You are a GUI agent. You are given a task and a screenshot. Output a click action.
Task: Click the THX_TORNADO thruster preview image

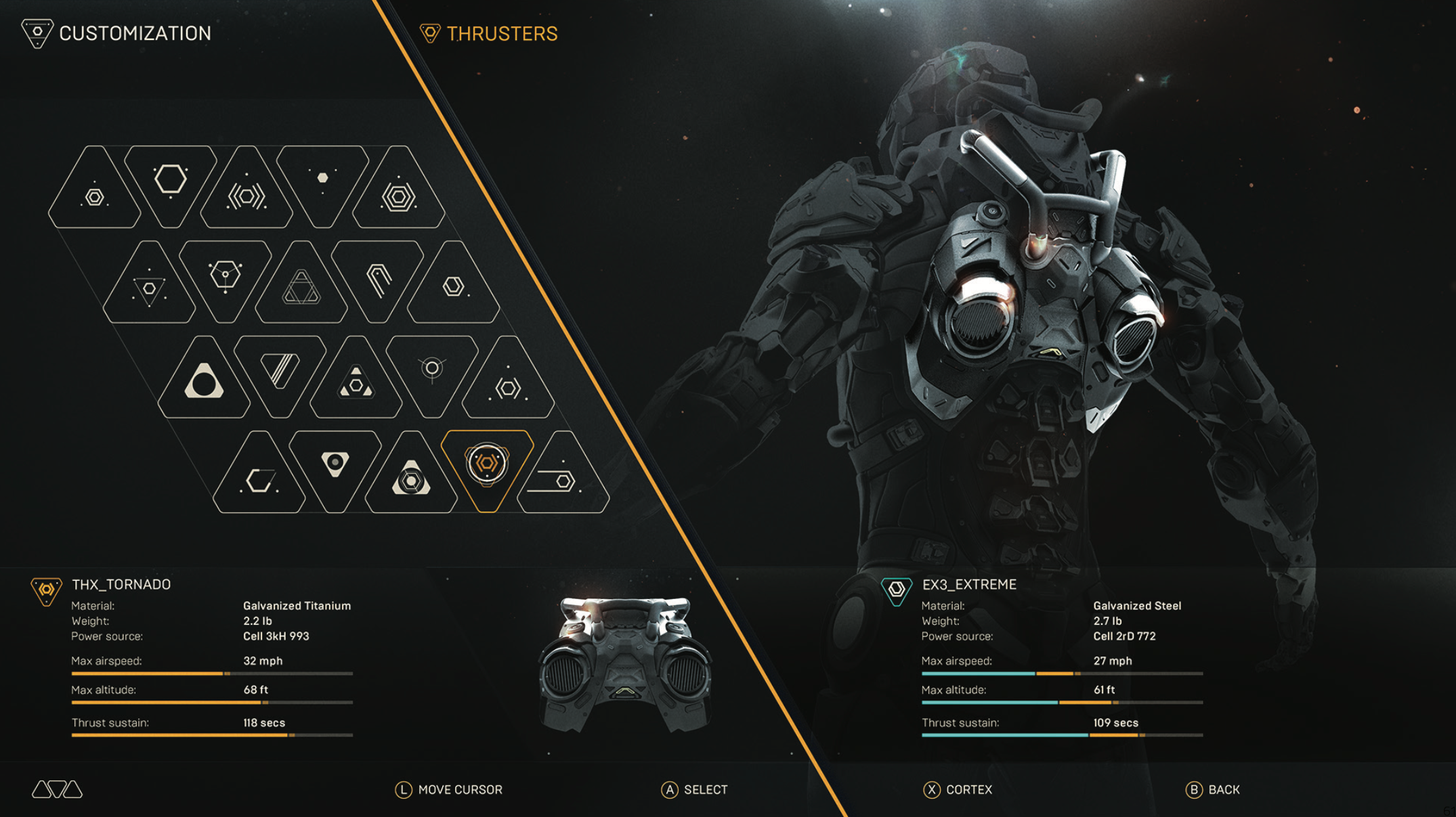pyautogui.click(x=624, y=664)
